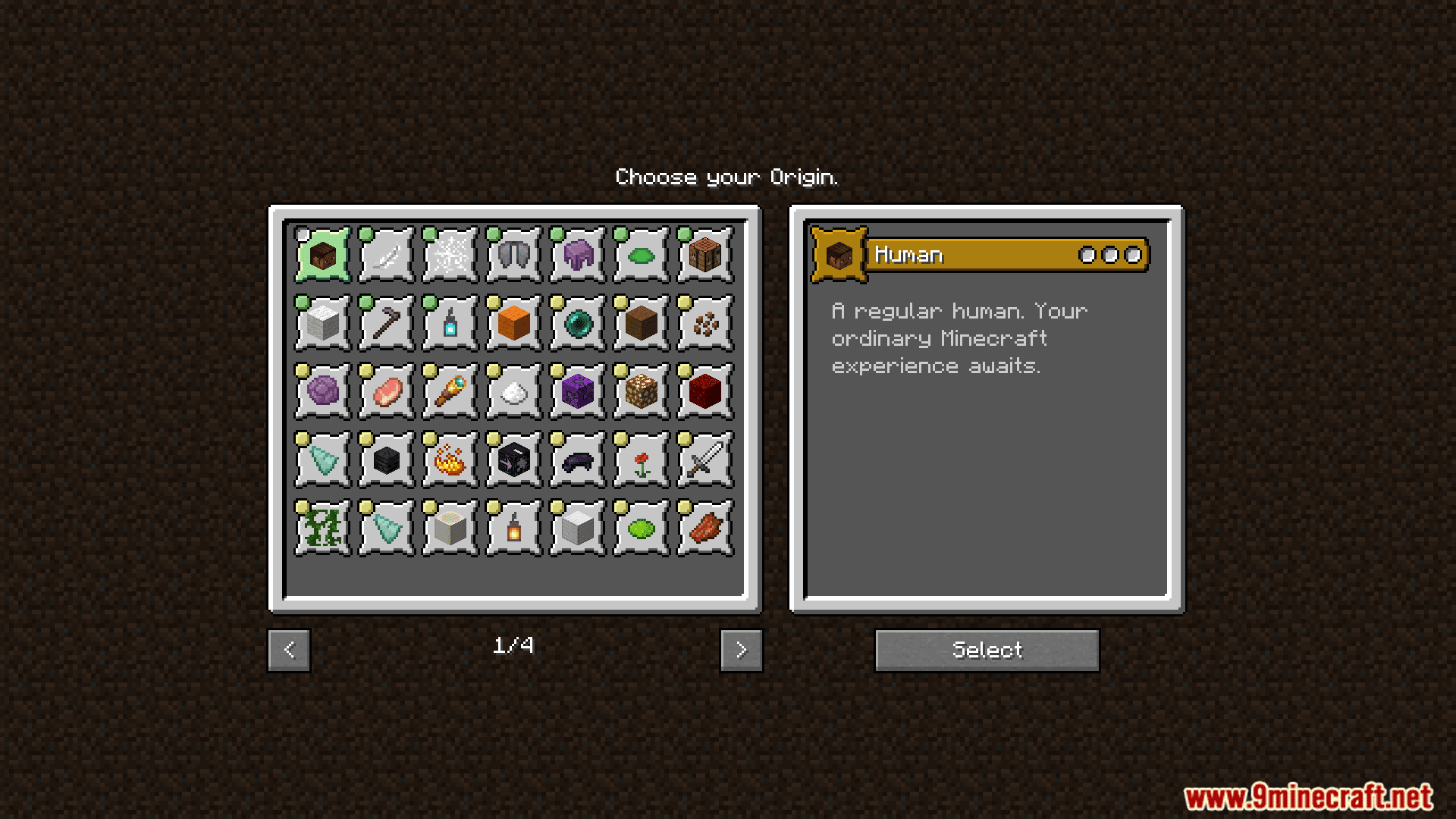Screen dimensions: 1456x819
Task: Select the ender pearl origin icon
Action: point(576,322)
